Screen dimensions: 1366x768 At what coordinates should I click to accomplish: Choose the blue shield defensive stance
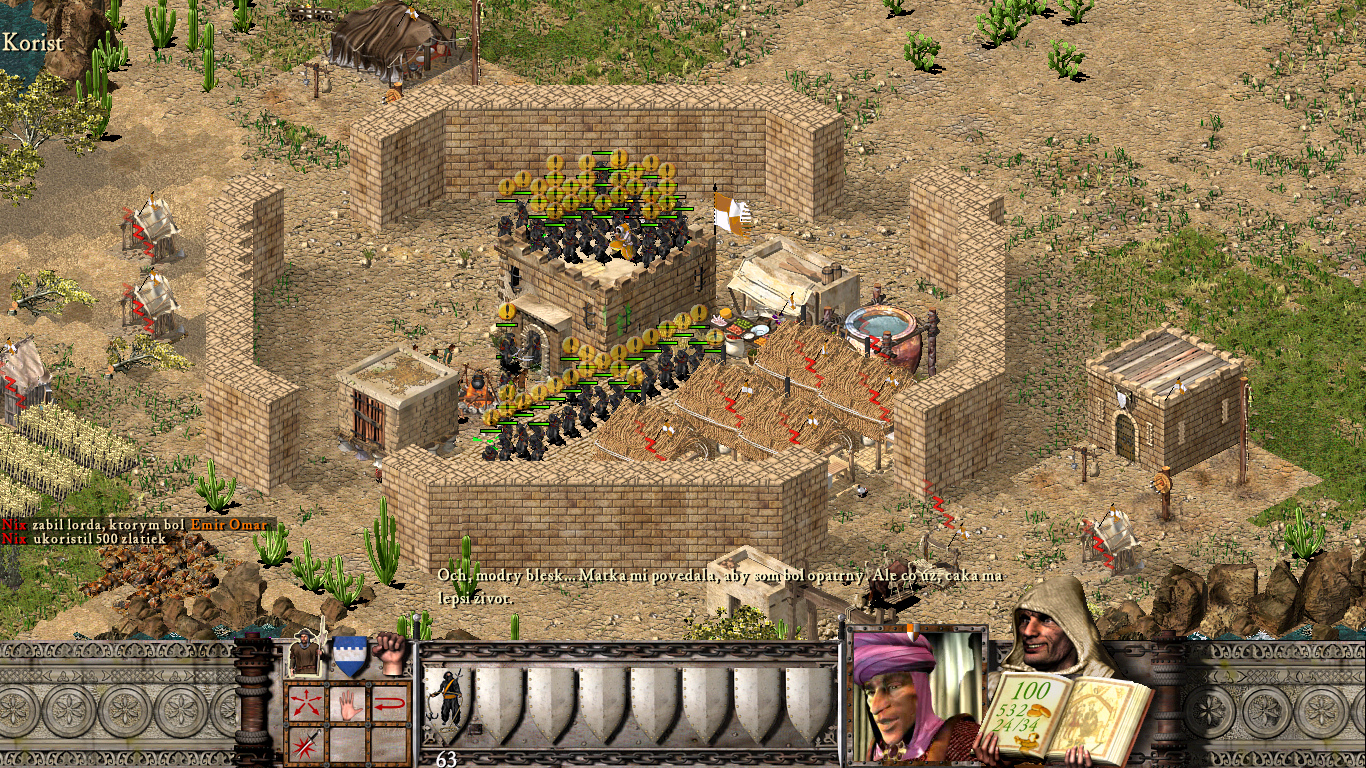(x=349, y=656)
